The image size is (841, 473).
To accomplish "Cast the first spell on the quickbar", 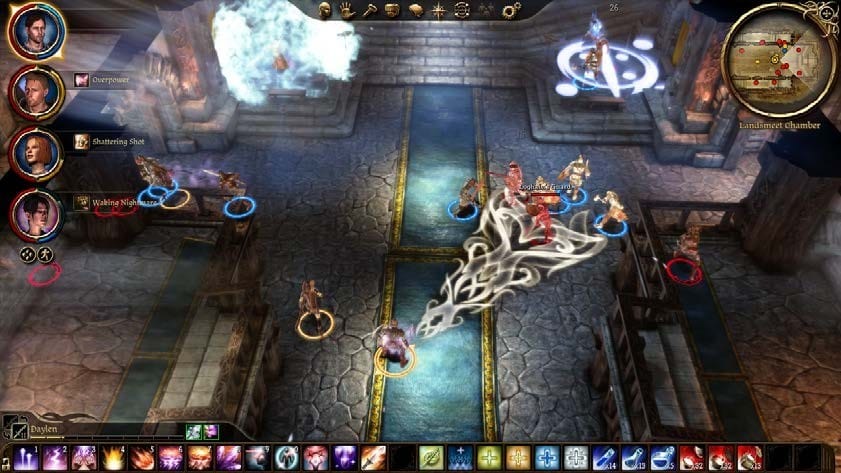I will [x=27, y=458].
